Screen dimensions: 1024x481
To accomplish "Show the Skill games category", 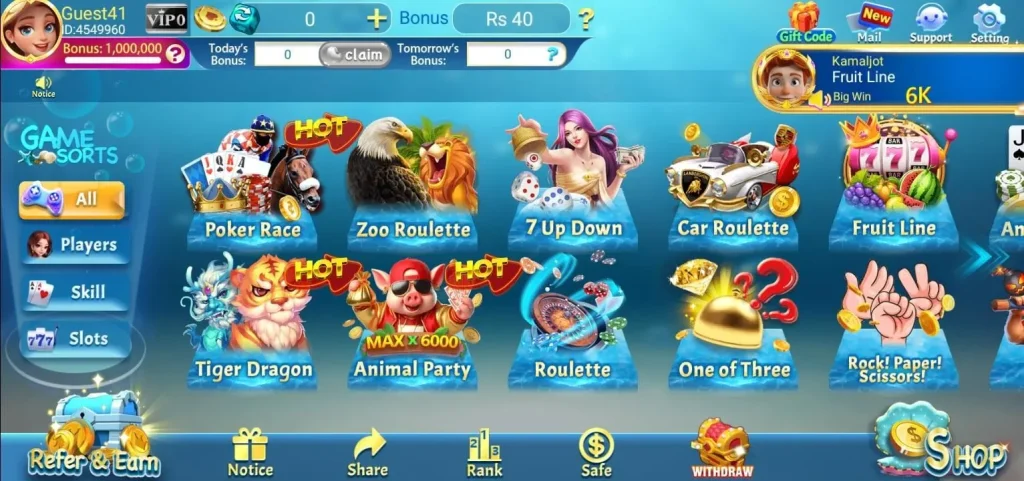I will click(x=76, y=292).
